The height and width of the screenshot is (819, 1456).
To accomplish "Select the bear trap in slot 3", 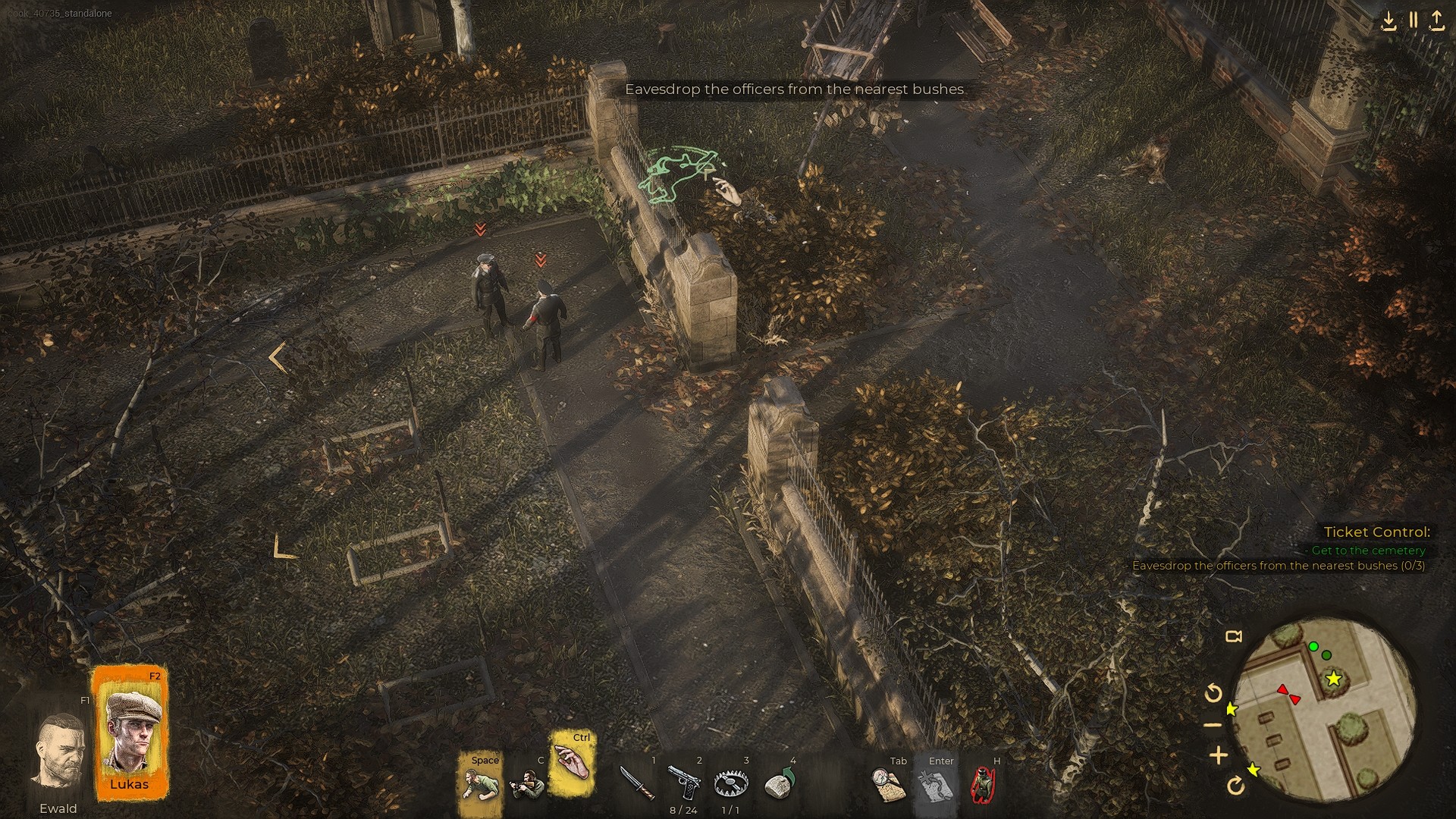I will [x=730, y=782].
